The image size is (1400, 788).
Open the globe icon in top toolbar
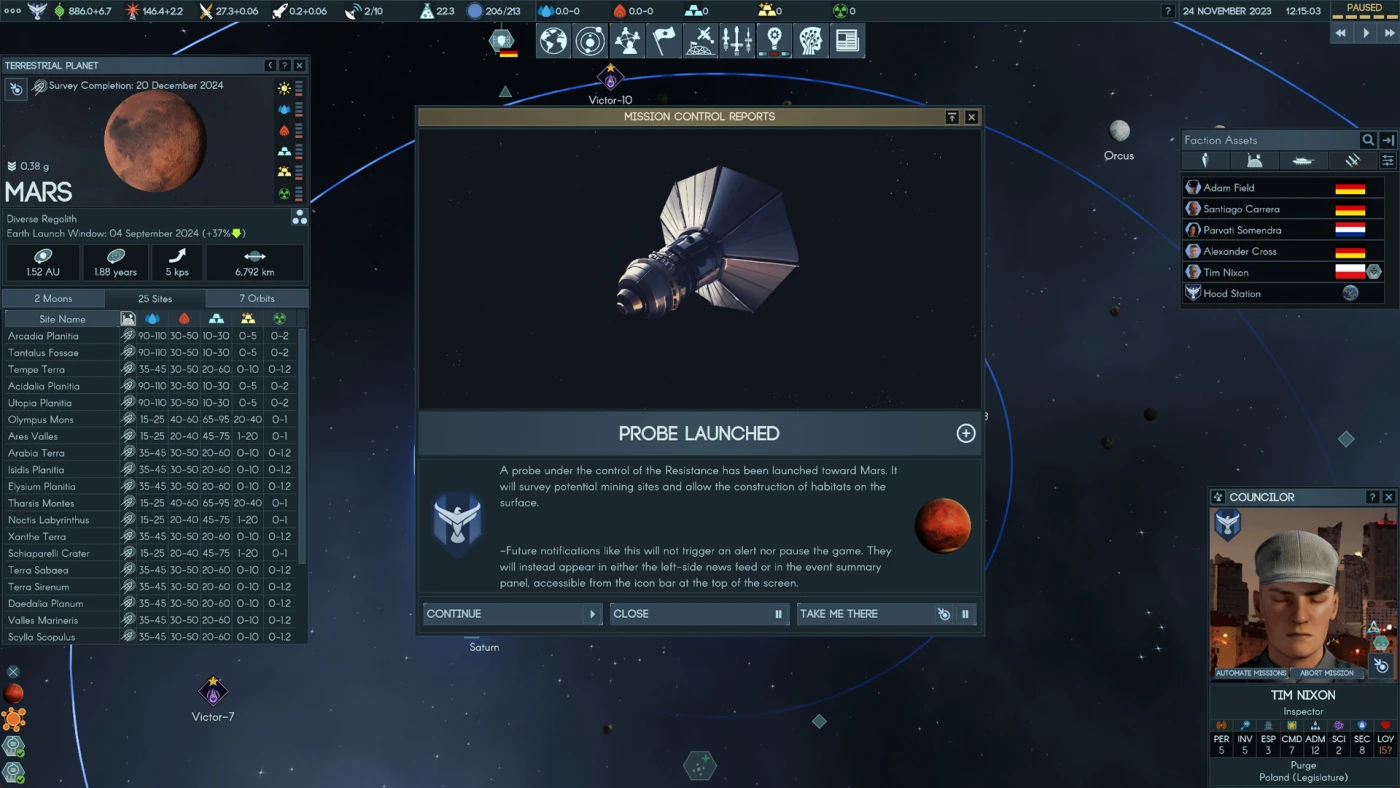click(x=553, y=41)
